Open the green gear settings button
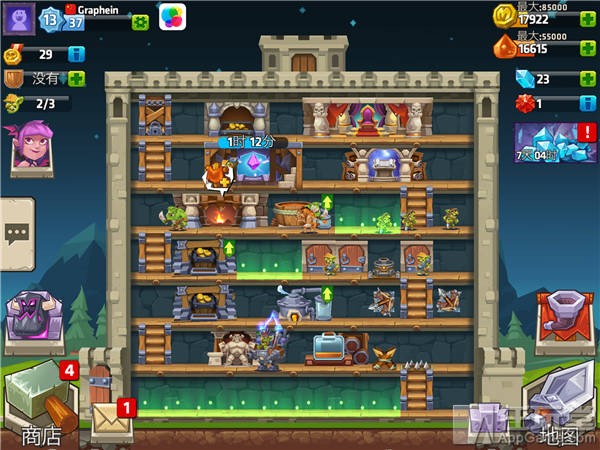The image size is (600, 450). pyautogui.click(x=140, y=22)
